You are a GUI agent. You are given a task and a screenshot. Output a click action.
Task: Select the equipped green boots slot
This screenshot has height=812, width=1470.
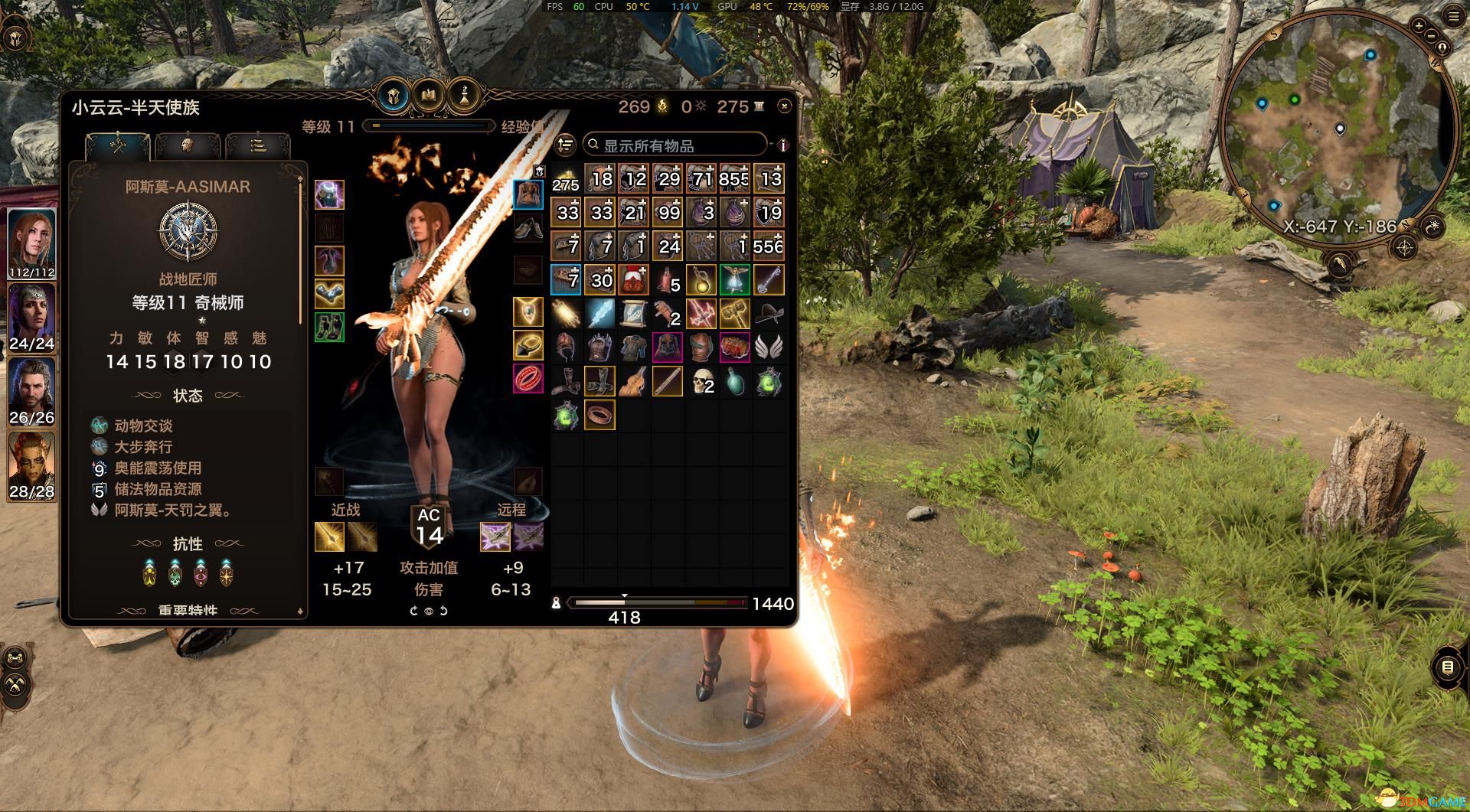(x=329, y=327)
